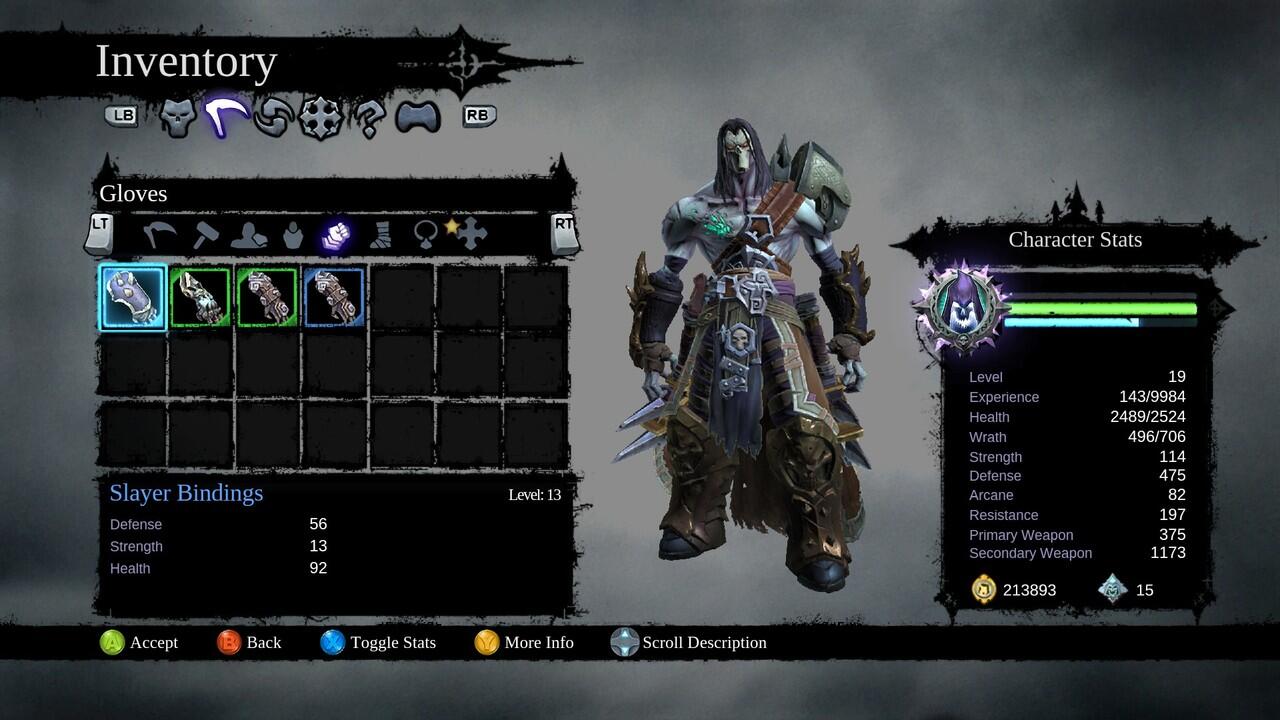Switch to the torso armor category
1280x720 pixels.
292,235
